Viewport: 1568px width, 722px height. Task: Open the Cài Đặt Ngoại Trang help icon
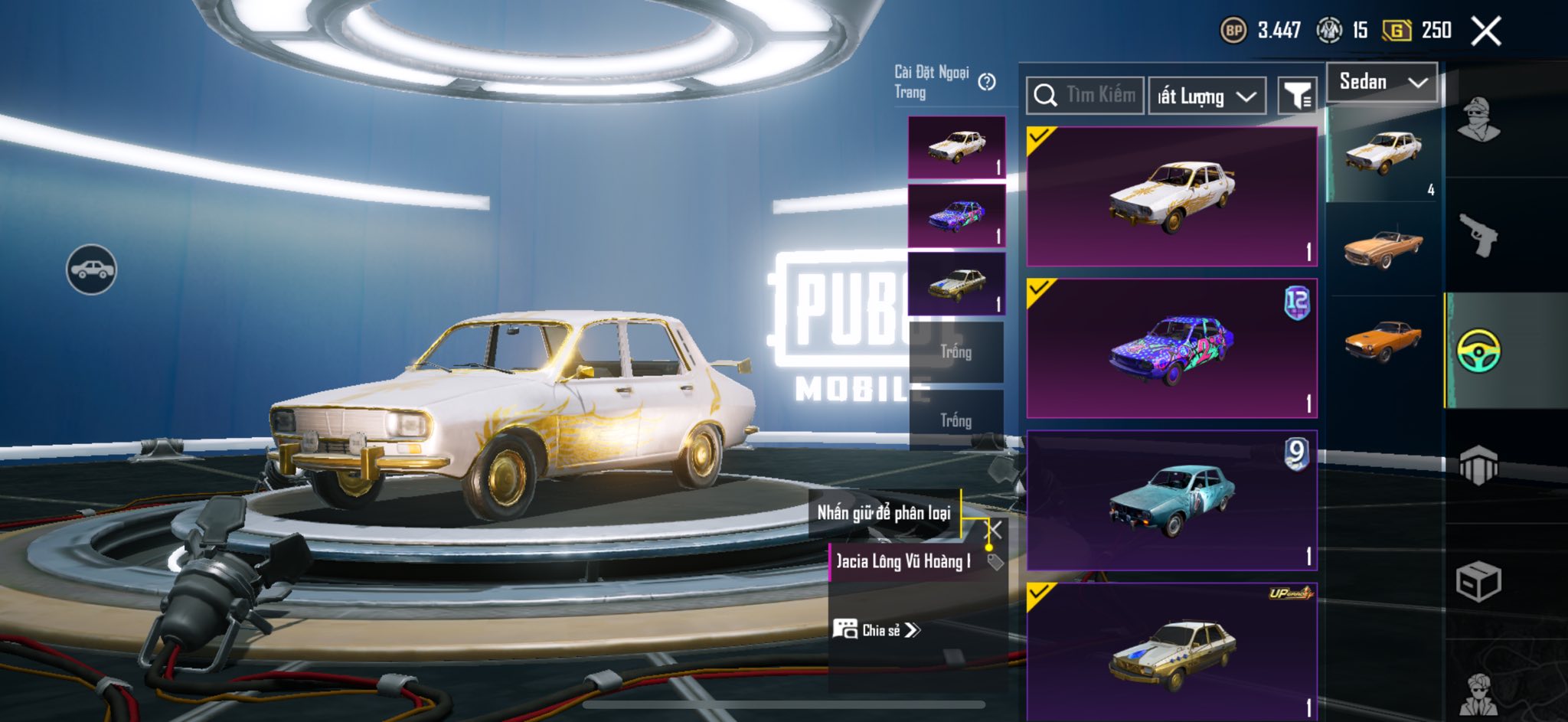987,82
